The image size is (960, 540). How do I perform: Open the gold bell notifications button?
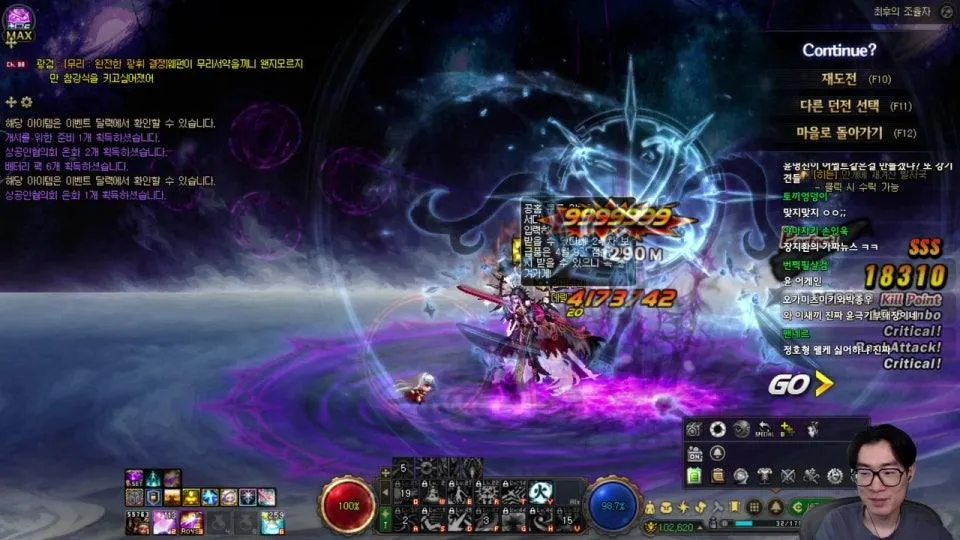(x=776, y=507)
